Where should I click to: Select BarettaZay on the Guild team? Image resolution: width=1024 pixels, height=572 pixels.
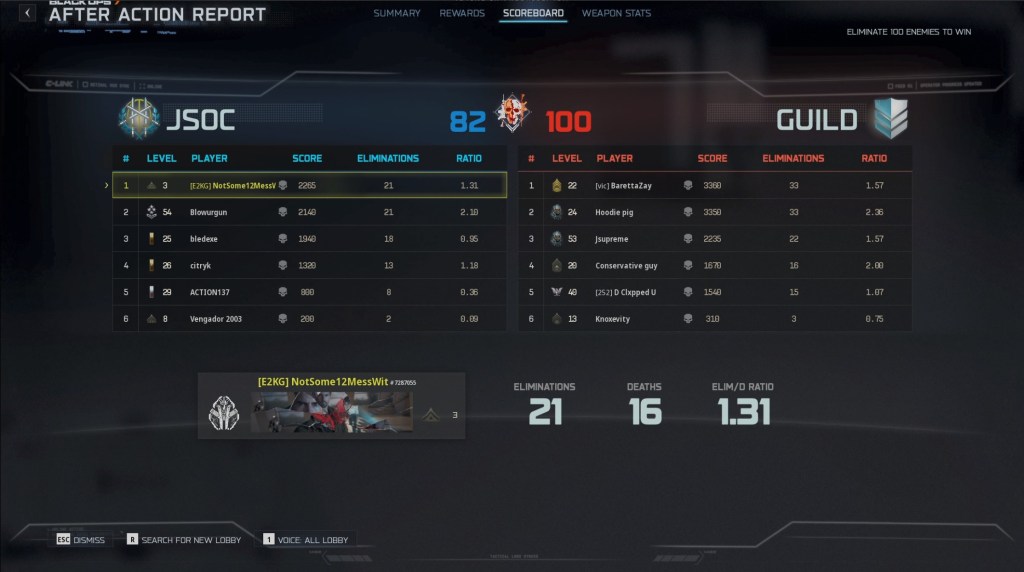tap(715, 185)
